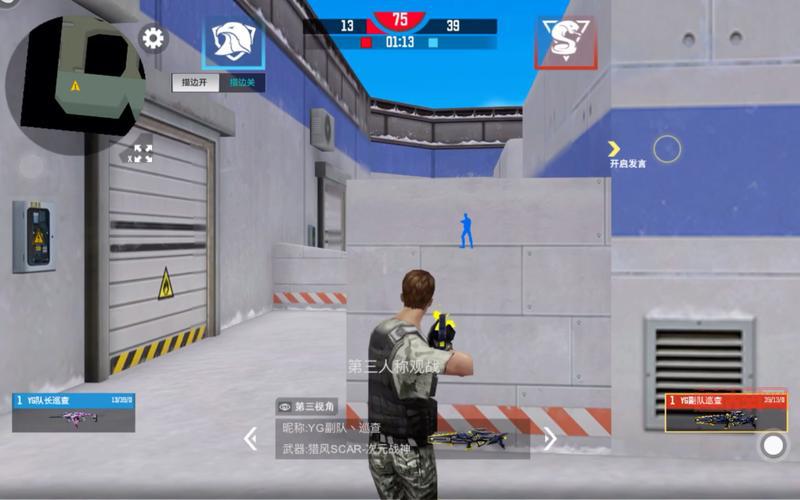This screenshot has width=800, height=500.
Task: Tap the round white button at bottom right
Action: [x=773, y=445]
